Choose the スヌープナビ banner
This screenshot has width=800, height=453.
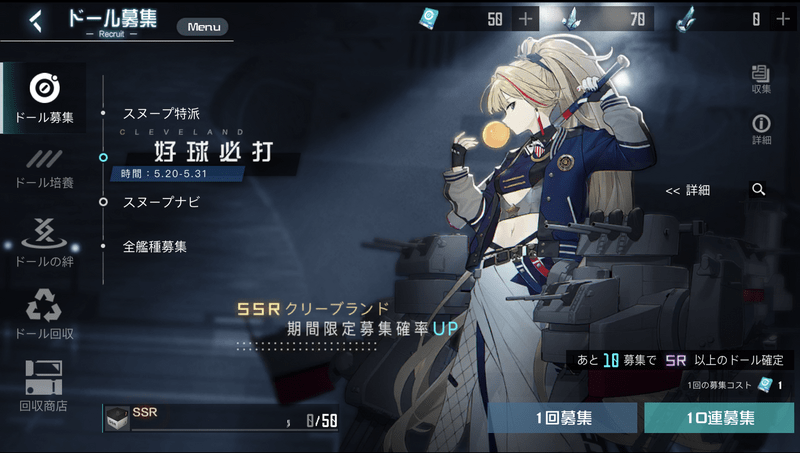click(x=161, y=202)
